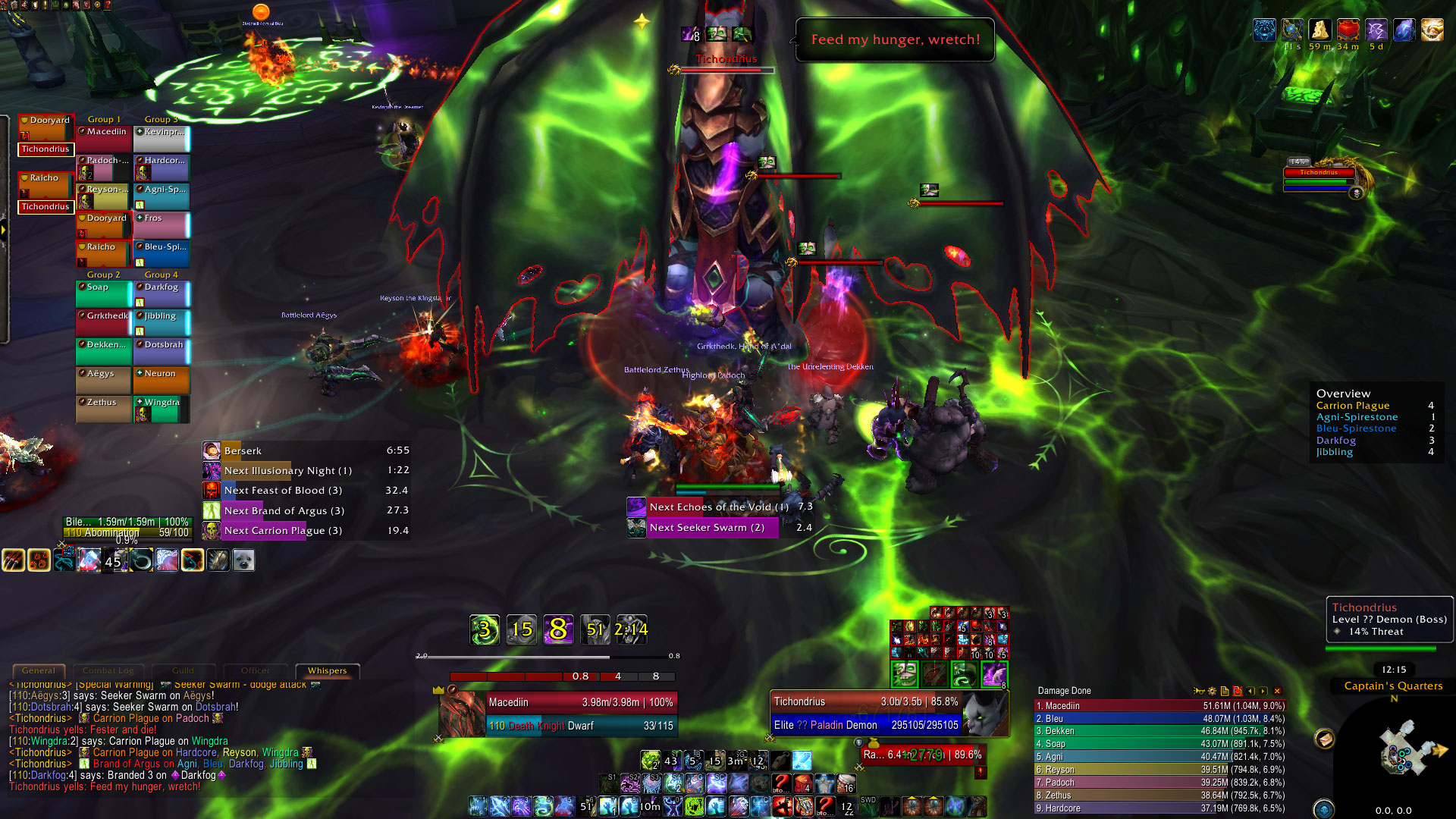Switch to the Combat Log tab

point(108,670)
